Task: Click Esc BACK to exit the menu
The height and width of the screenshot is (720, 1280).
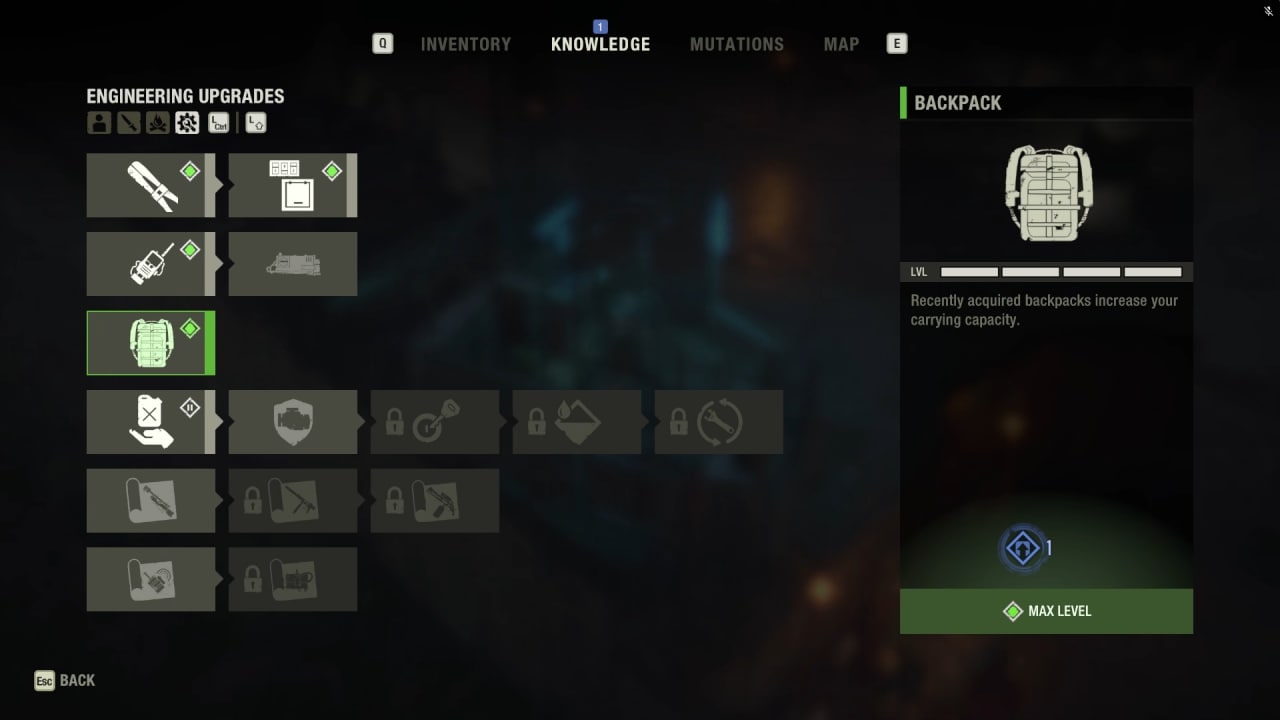Action: point(64,680)
